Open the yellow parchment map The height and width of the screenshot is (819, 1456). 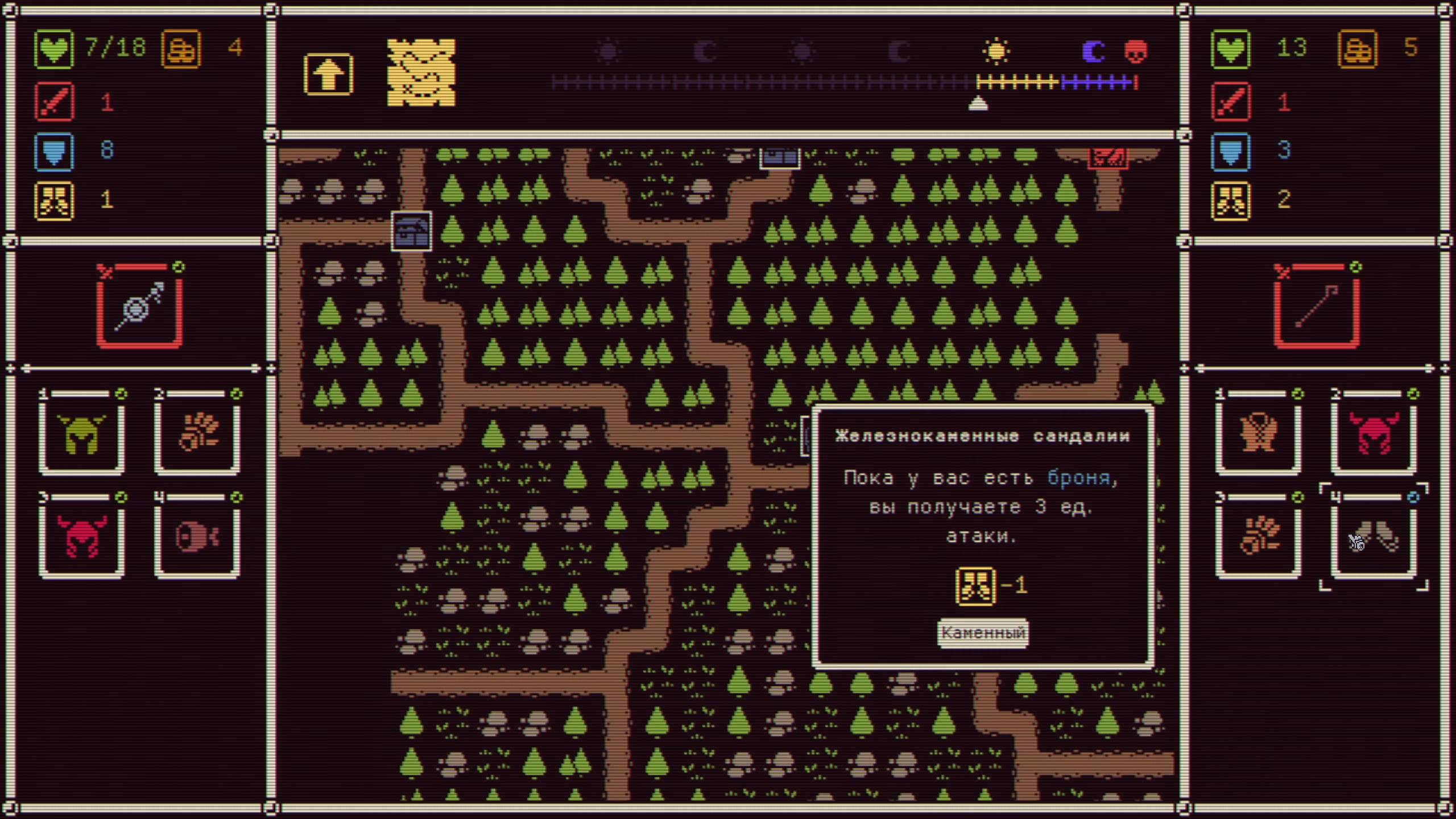421,72
